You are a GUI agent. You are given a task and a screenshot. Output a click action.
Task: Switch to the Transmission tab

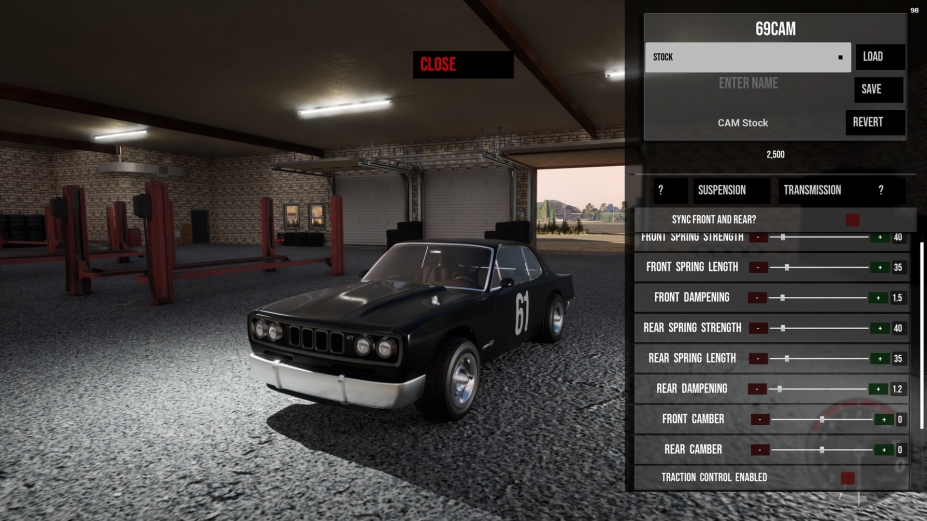pos(812,190)
